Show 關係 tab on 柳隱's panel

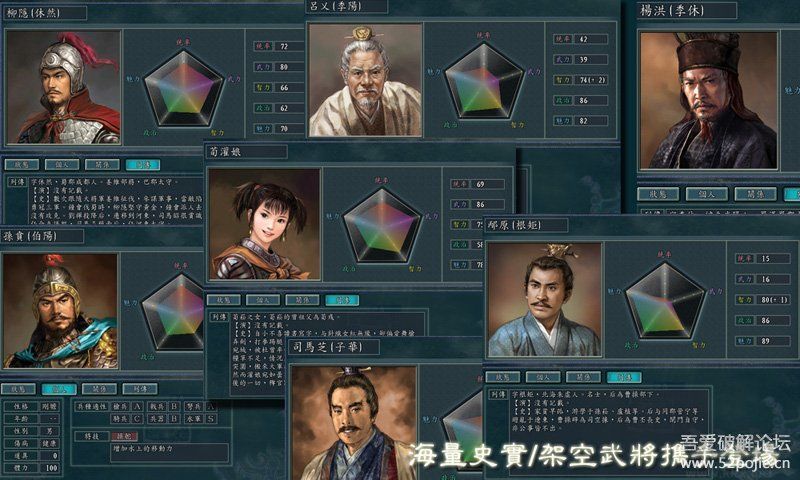pyautogui.click(x=102, y=164)
